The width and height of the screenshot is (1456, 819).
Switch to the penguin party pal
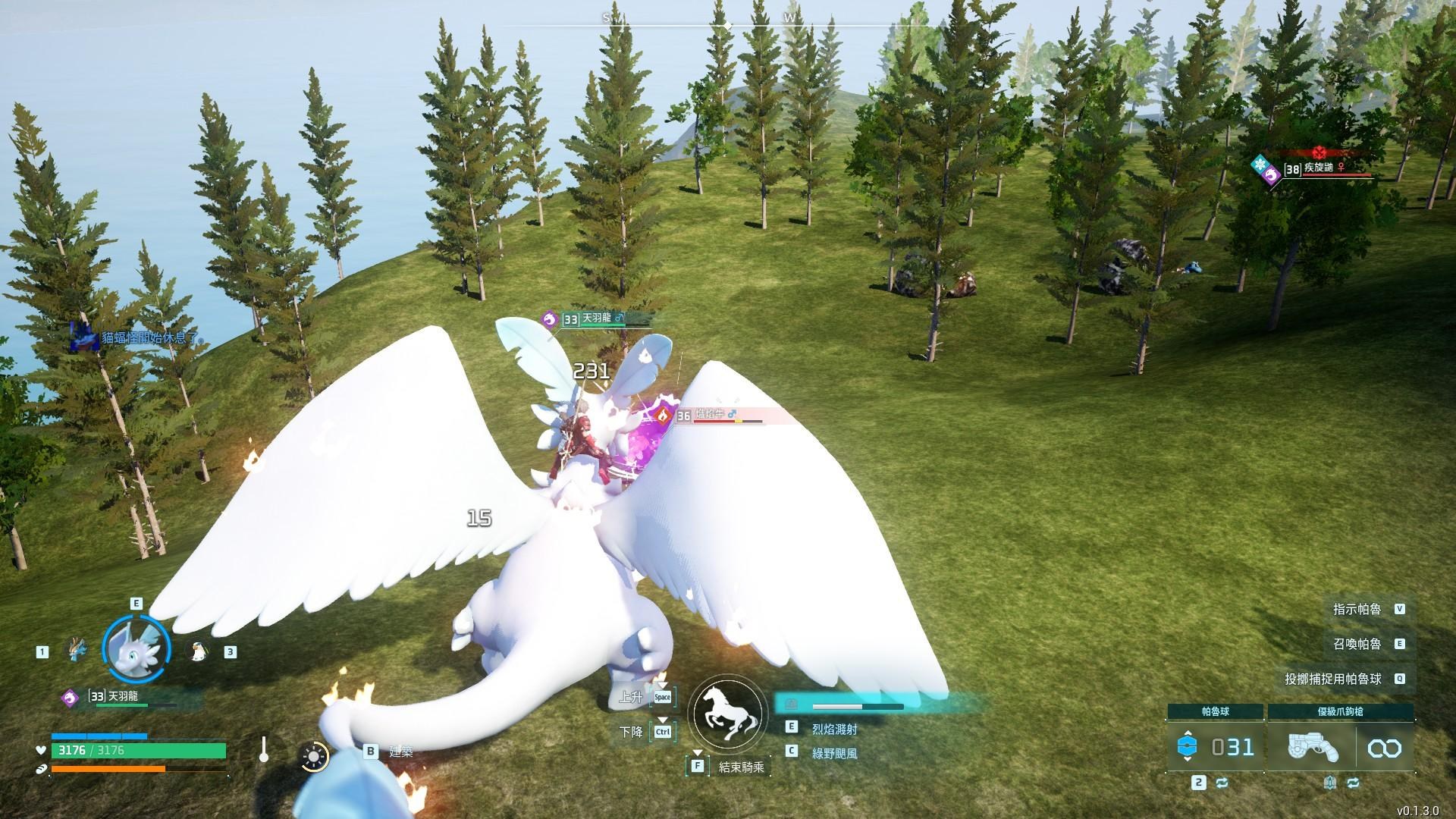point(197,651)
